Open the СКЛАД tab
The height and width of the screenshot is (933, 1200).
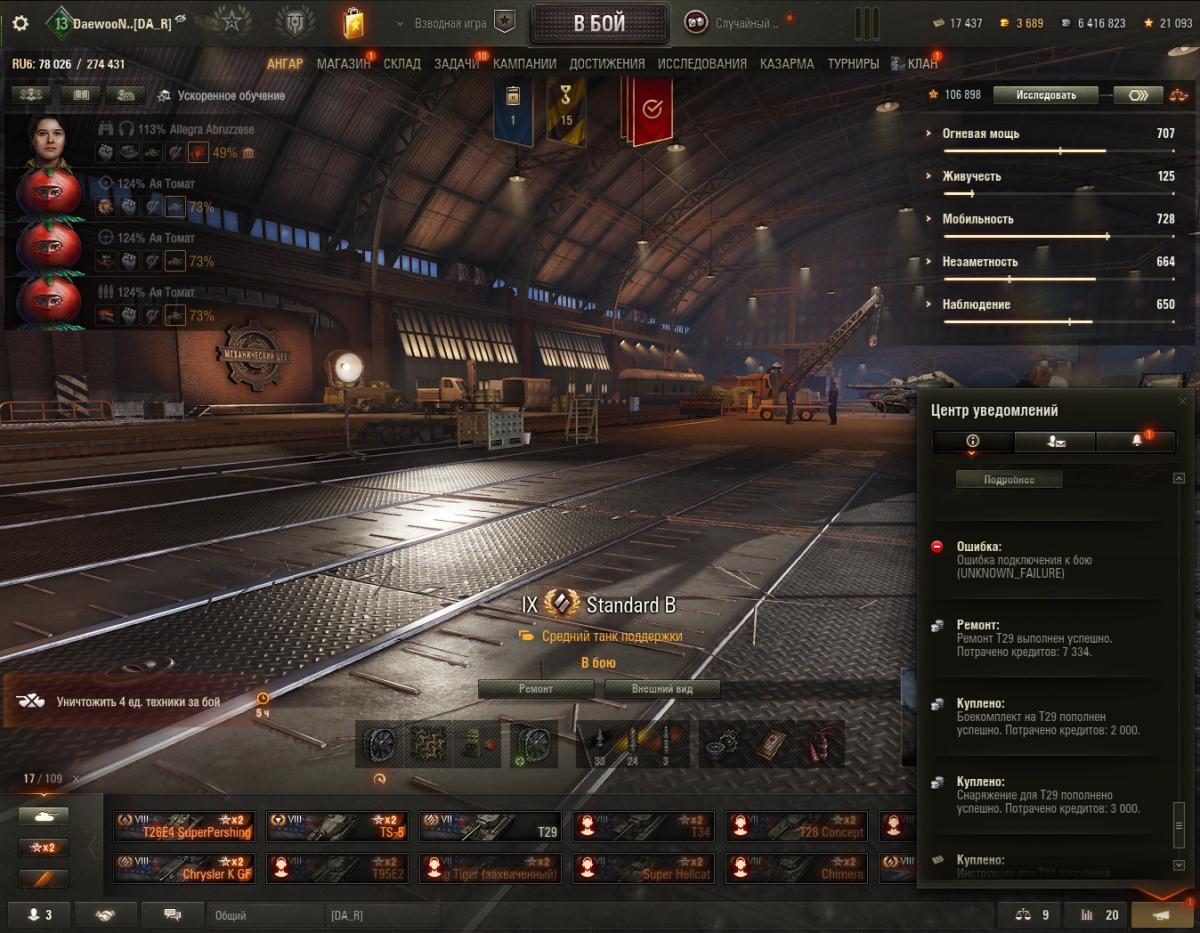tap(402, 63)
